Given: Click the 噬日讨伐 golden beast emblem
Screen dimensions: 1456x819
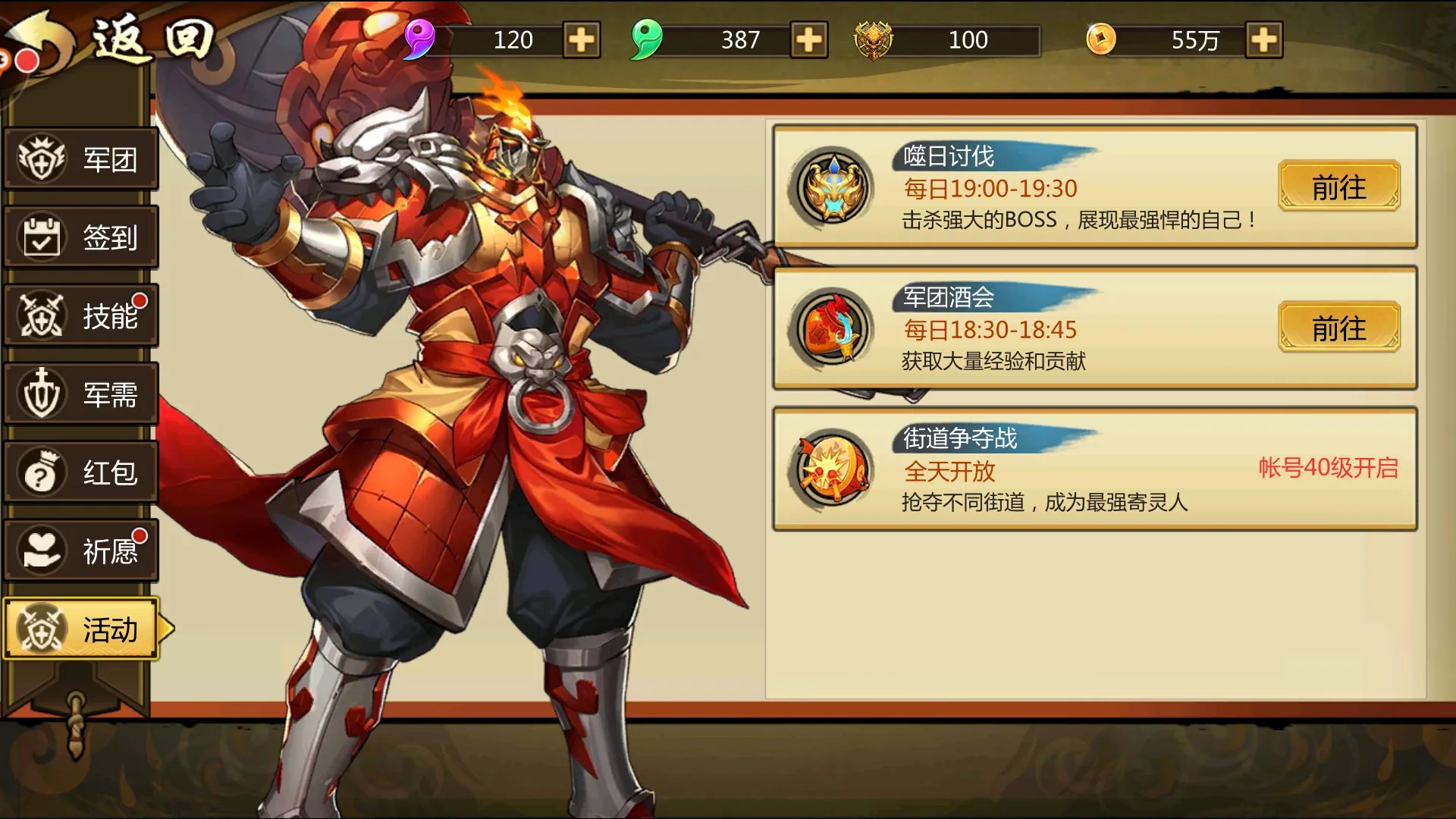Looking at the screenshot, I should click(833, 187).
